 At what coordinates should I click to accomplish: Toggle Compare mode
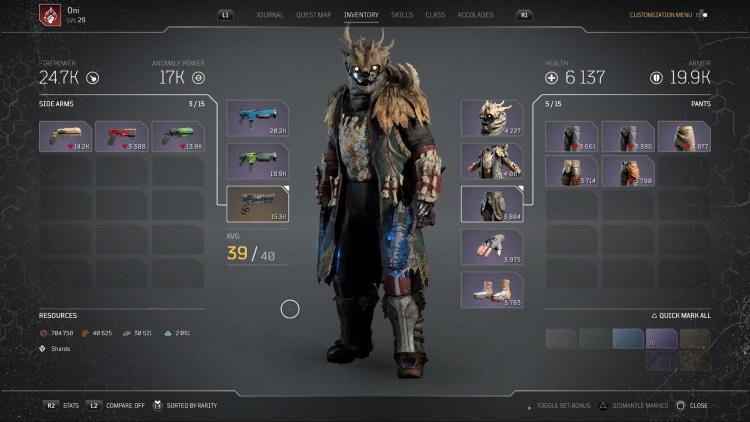pos(125,405)
